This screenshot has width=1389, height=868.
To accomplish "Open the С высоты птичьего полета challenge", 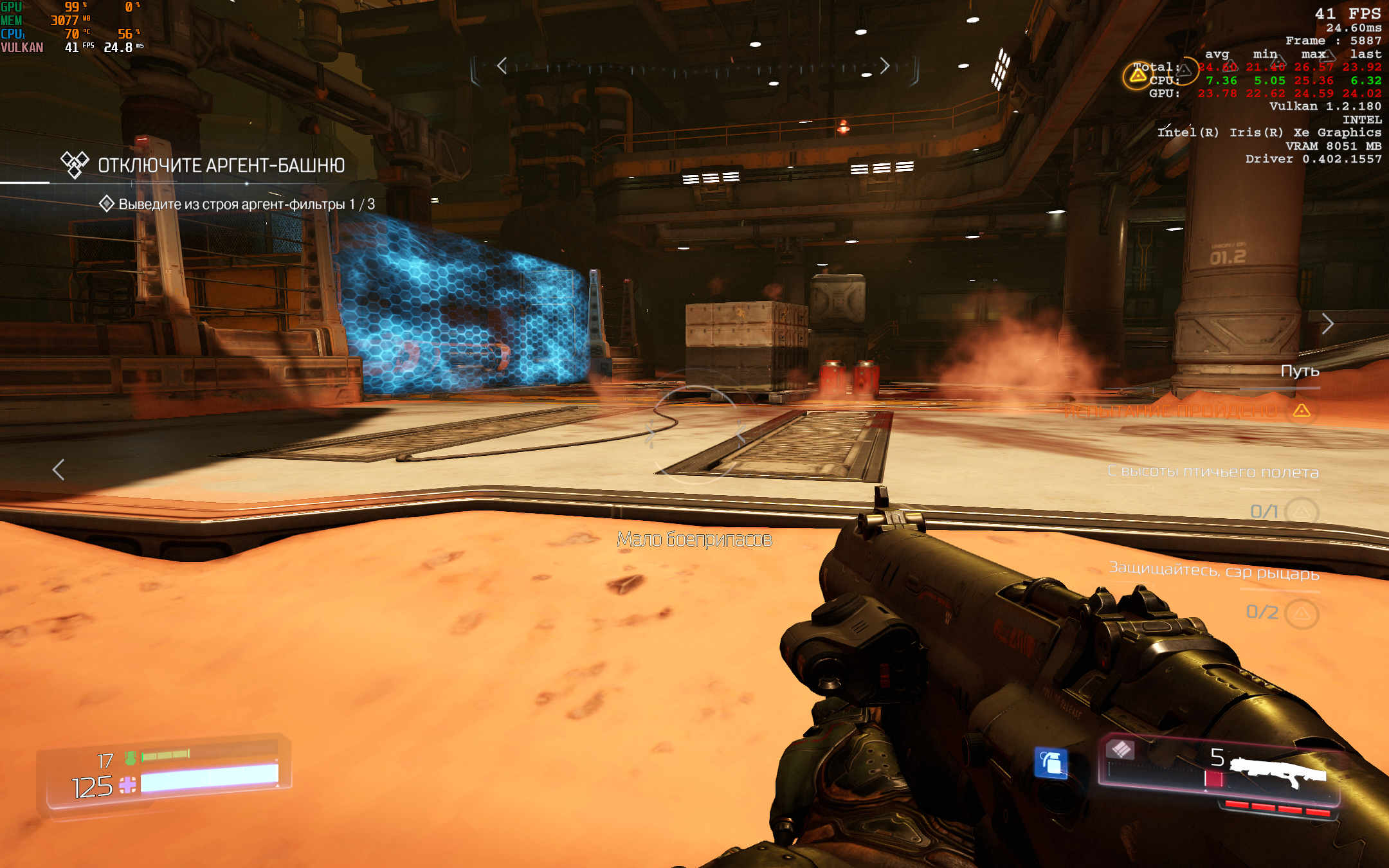I will (1213, 472).
